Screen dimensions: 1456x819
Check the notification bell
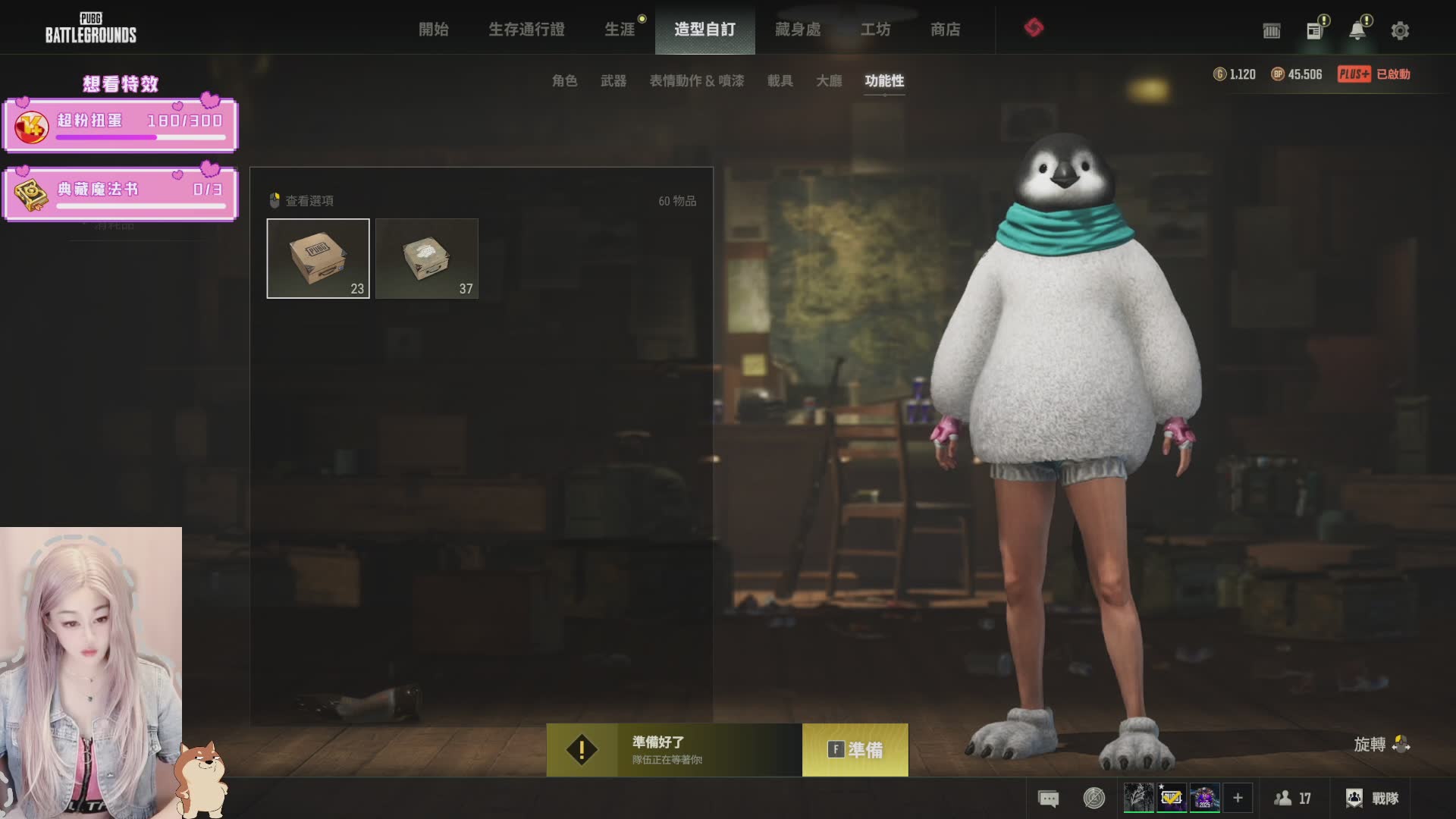1357,31
